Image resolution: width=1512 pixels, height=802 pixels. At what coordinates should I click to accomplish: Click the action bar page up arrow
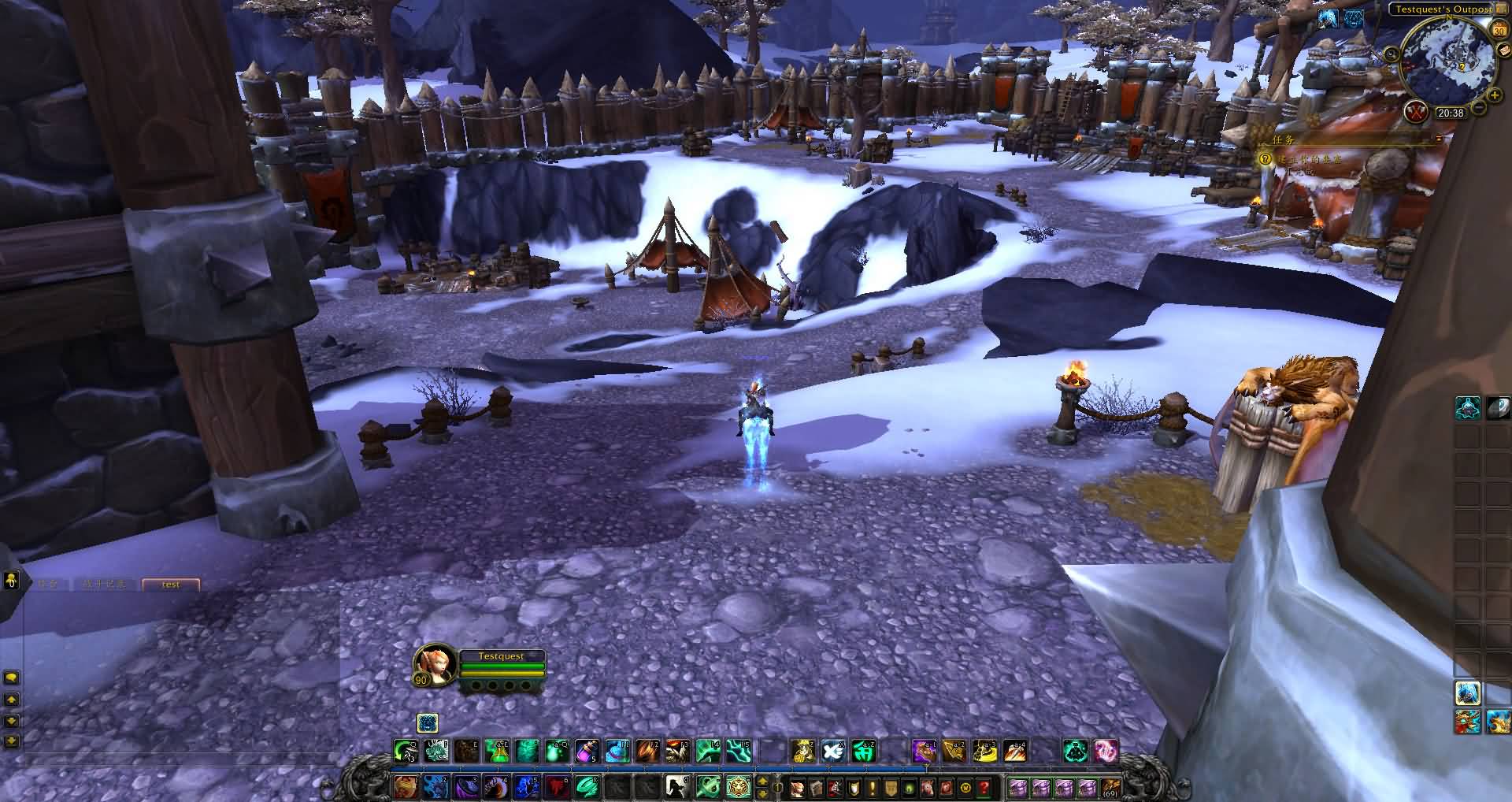[x=762, y=781]
